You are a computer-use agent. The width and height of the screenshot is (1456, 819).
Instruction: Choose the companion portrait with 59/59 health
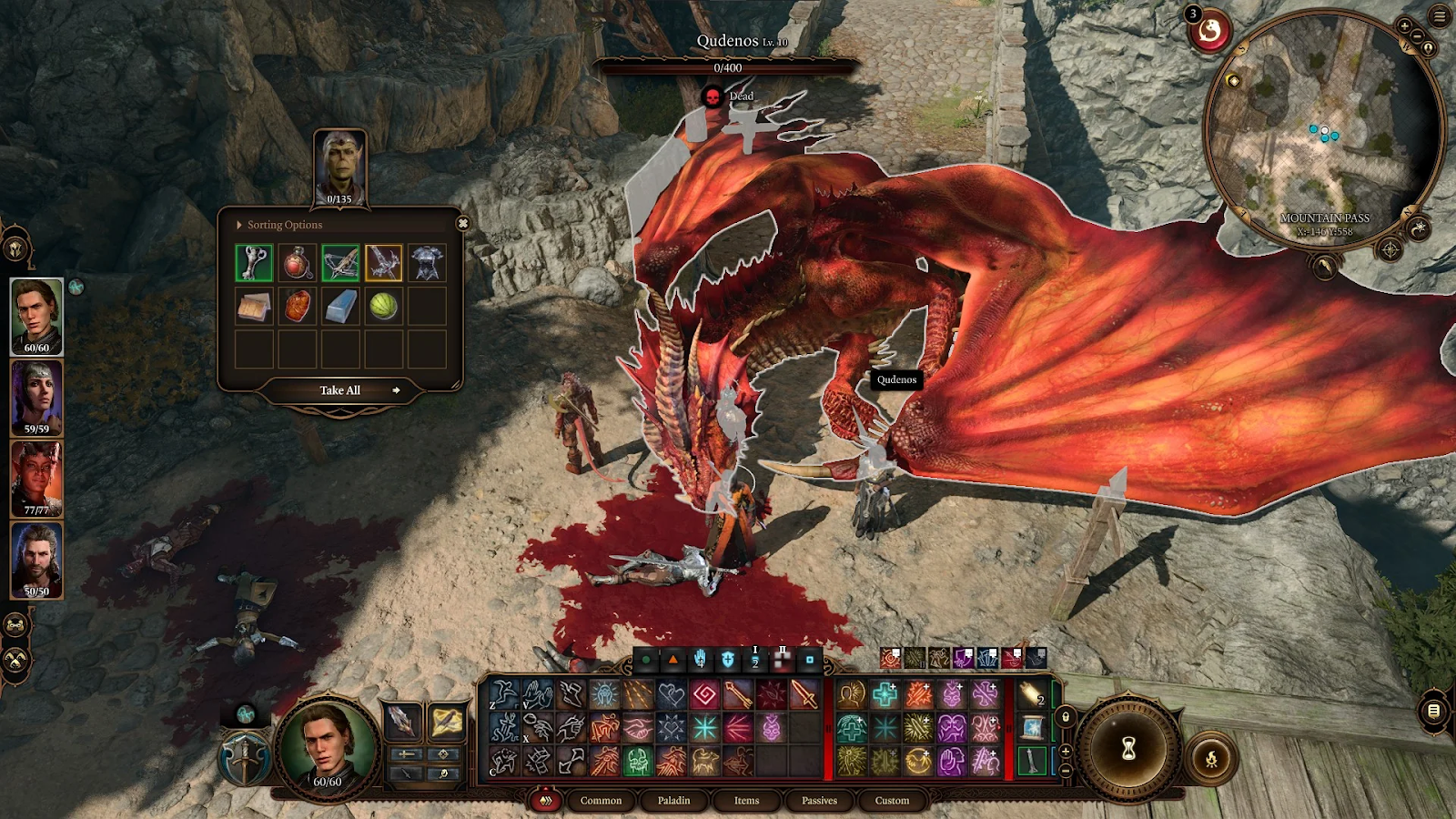click(36, 397)
